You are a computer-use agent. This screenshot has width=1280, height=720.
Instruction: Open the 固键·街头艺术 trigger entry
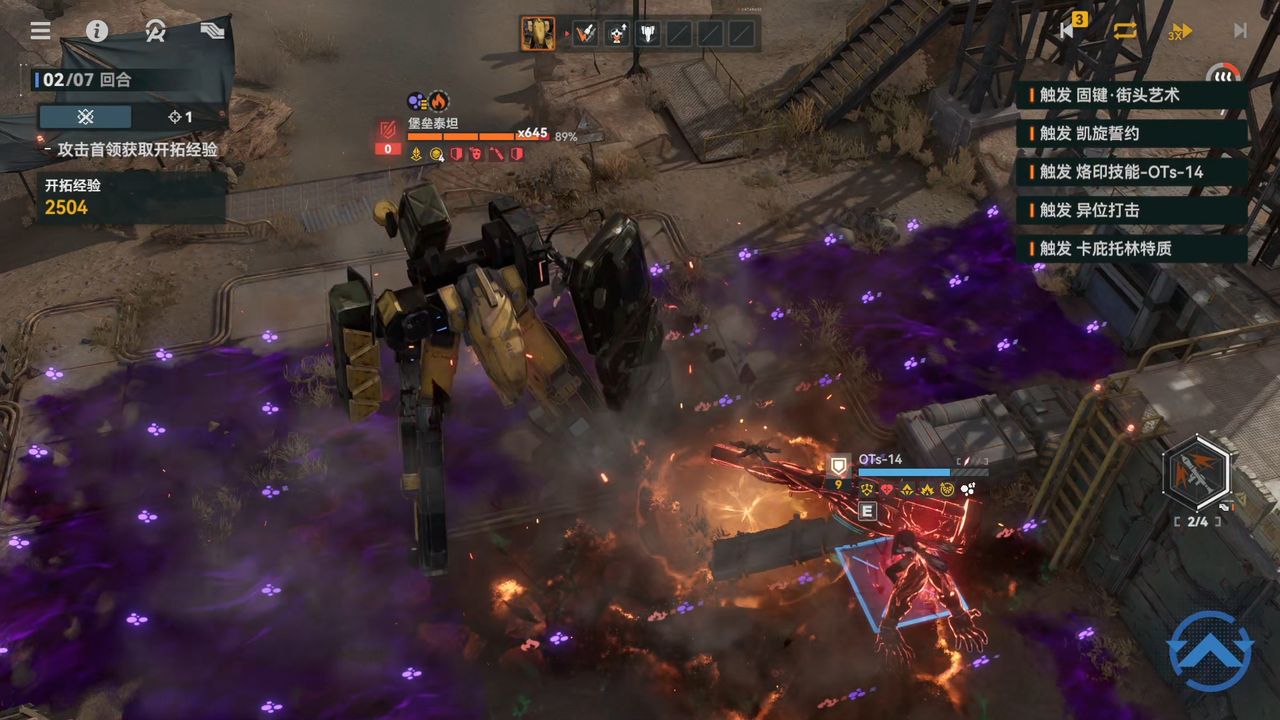[x=1131, y=95]
